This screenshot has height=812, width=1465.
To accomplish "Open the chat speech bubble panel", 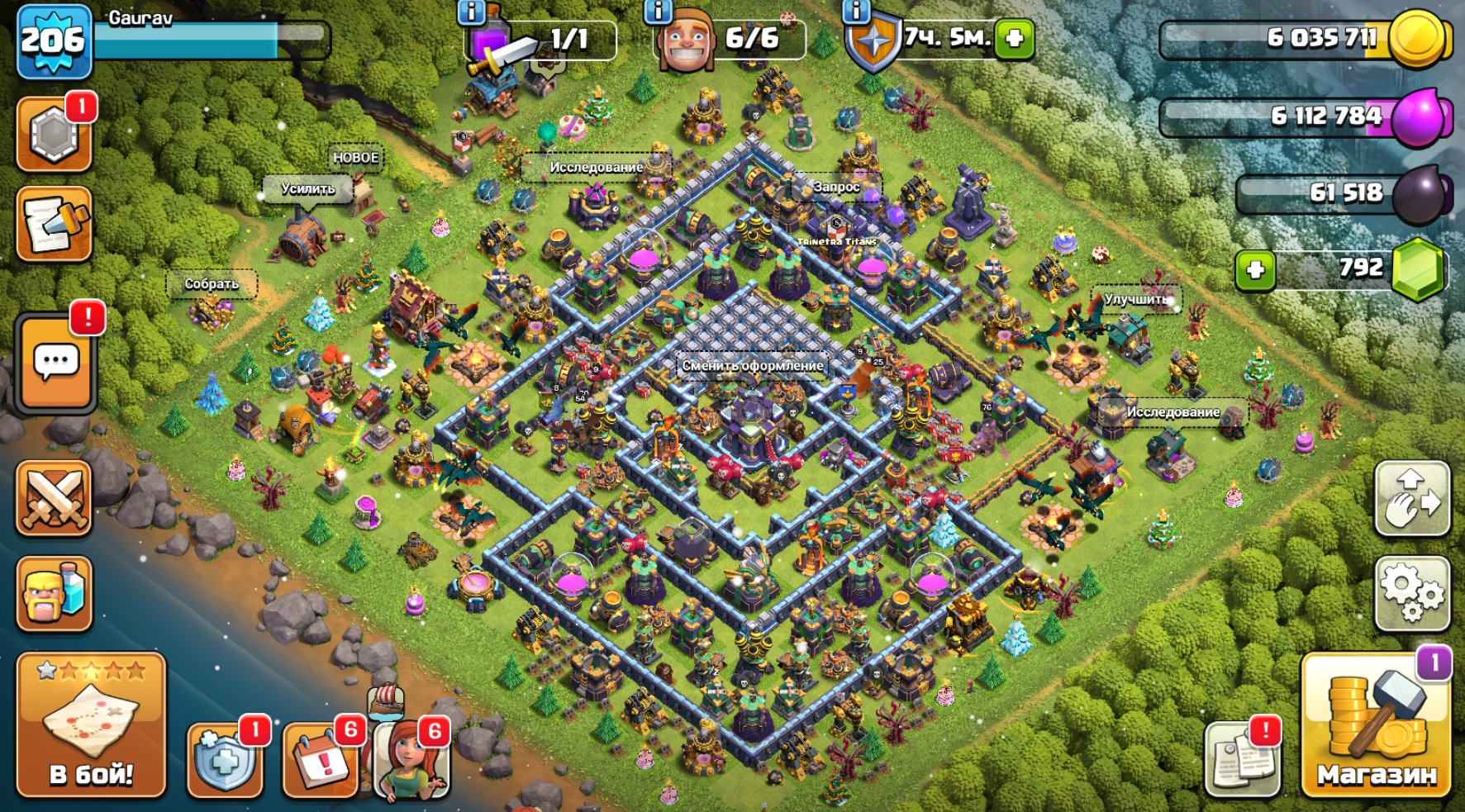I will click(56, 363).
